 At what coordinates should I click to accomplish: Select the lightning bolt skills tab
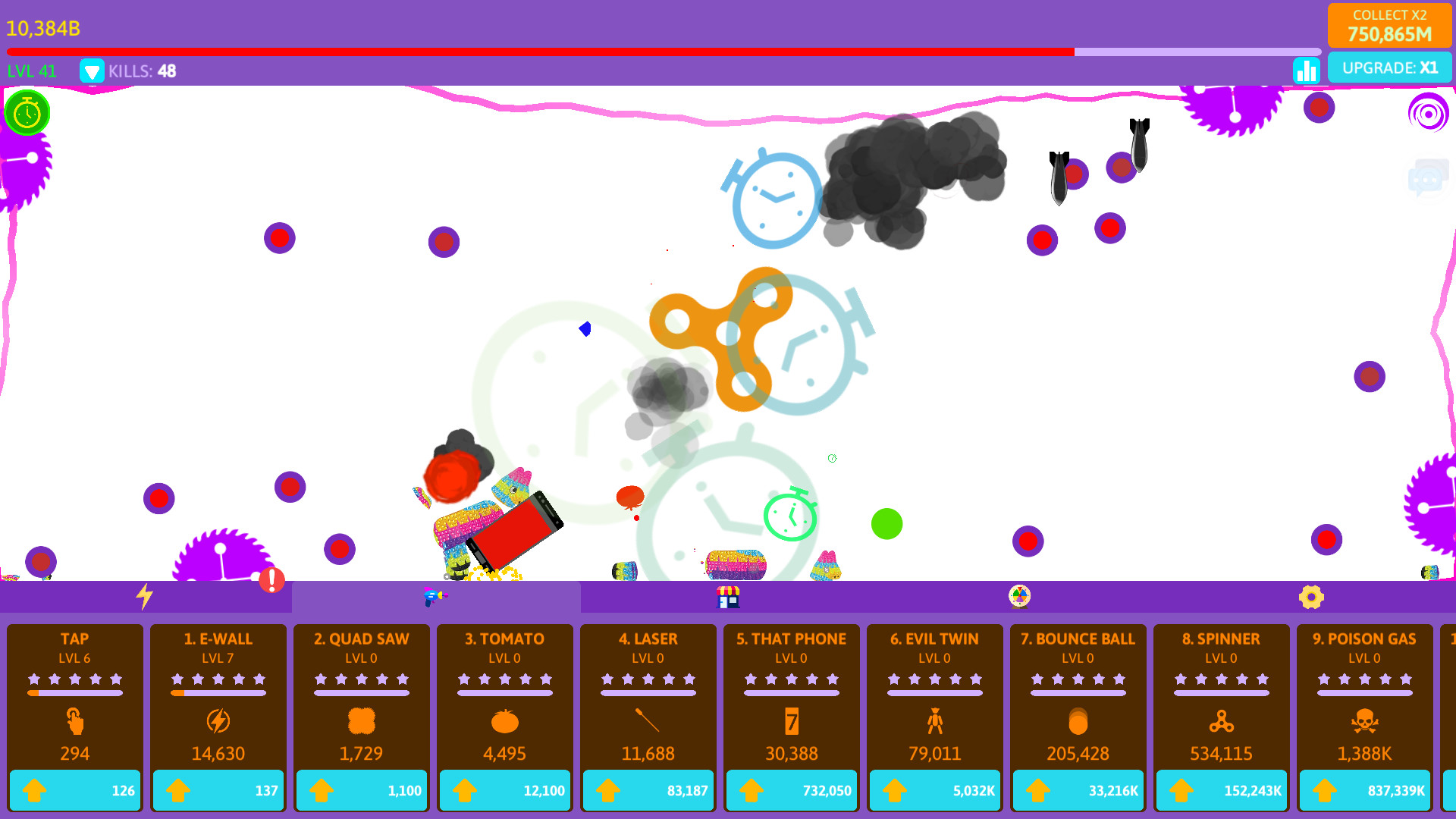[x=146, y=597]
